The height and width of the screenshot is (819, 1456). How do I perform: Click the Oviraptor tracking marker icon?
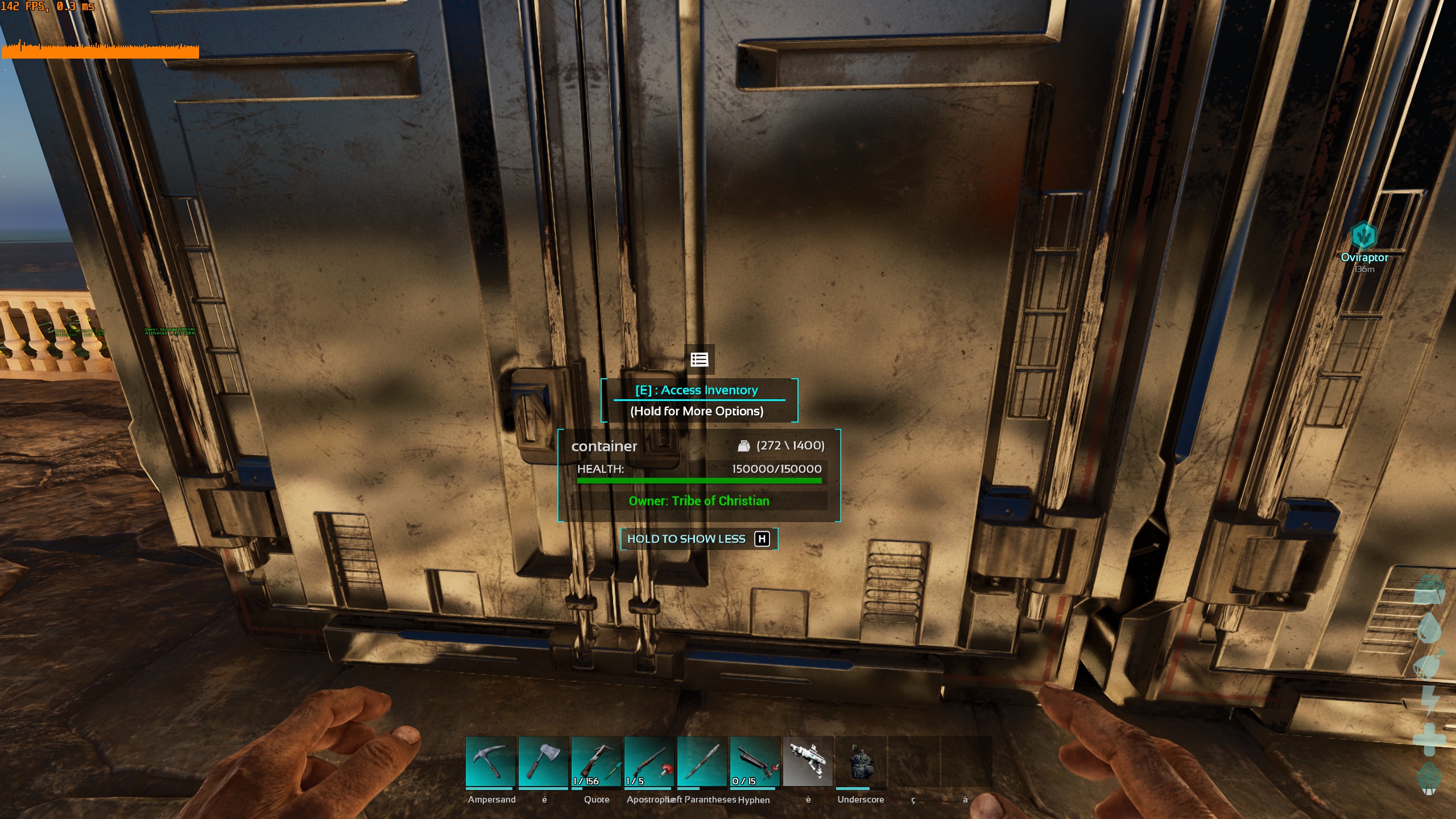(x=1363, y=235)
